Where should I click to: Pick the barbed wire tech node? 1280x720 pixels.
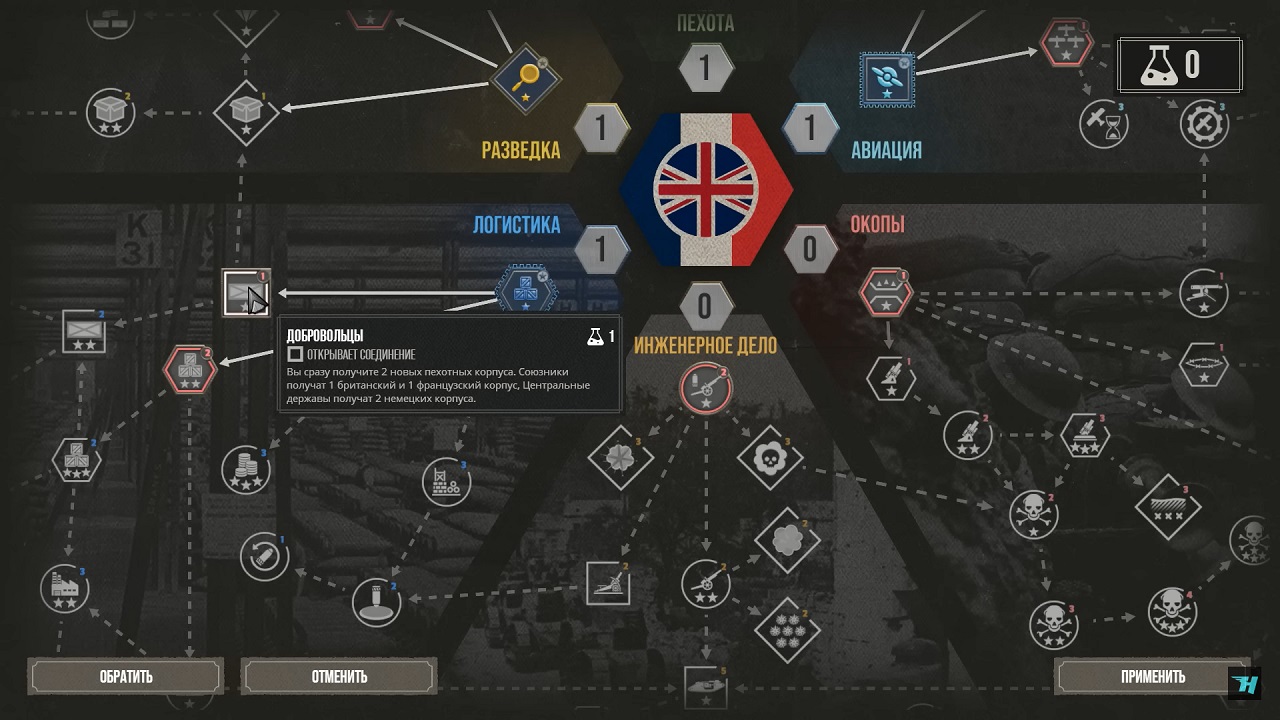[x=1203, y=364]
